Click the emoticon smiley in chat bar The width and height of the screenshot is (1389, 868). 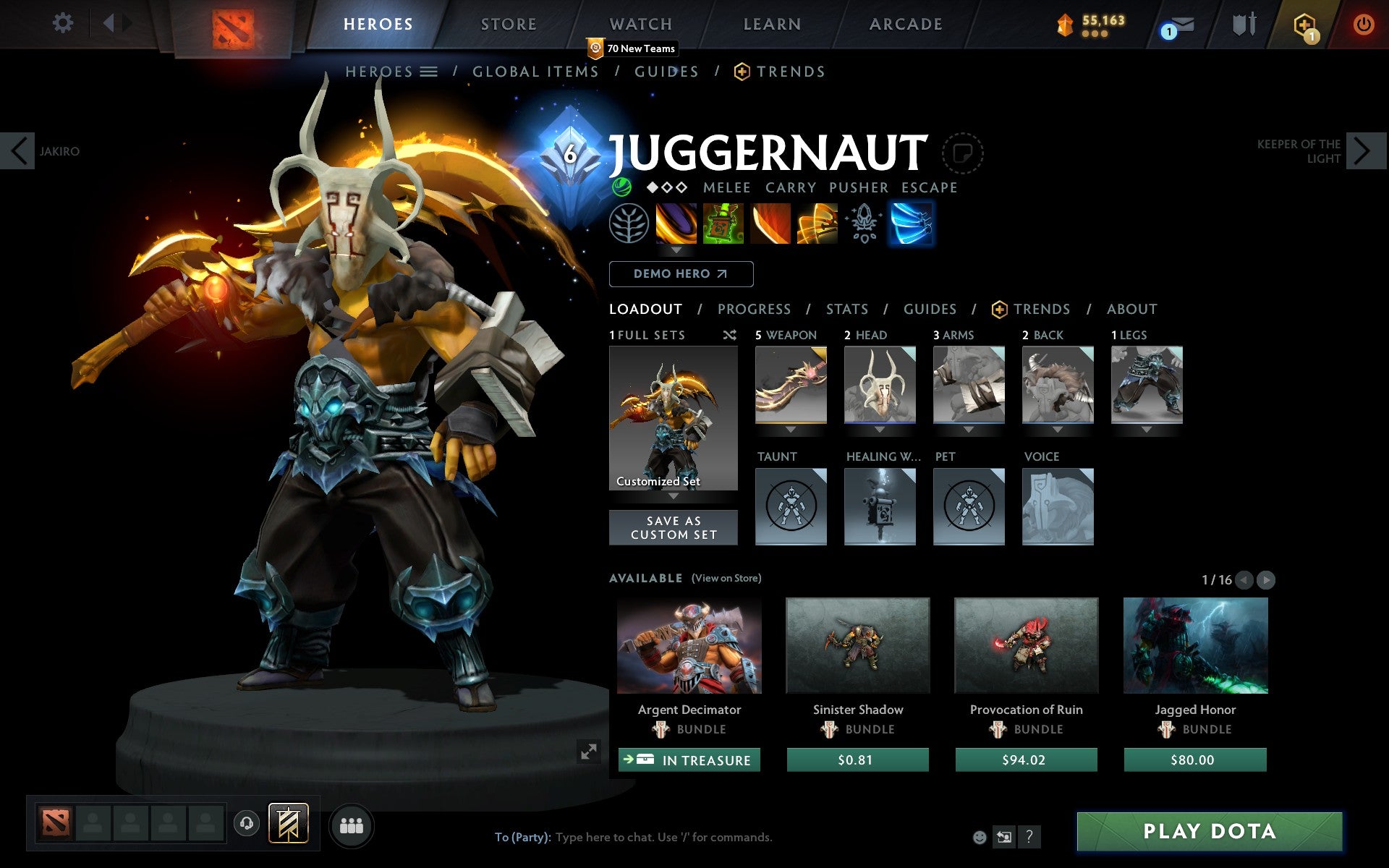point(980,837)
